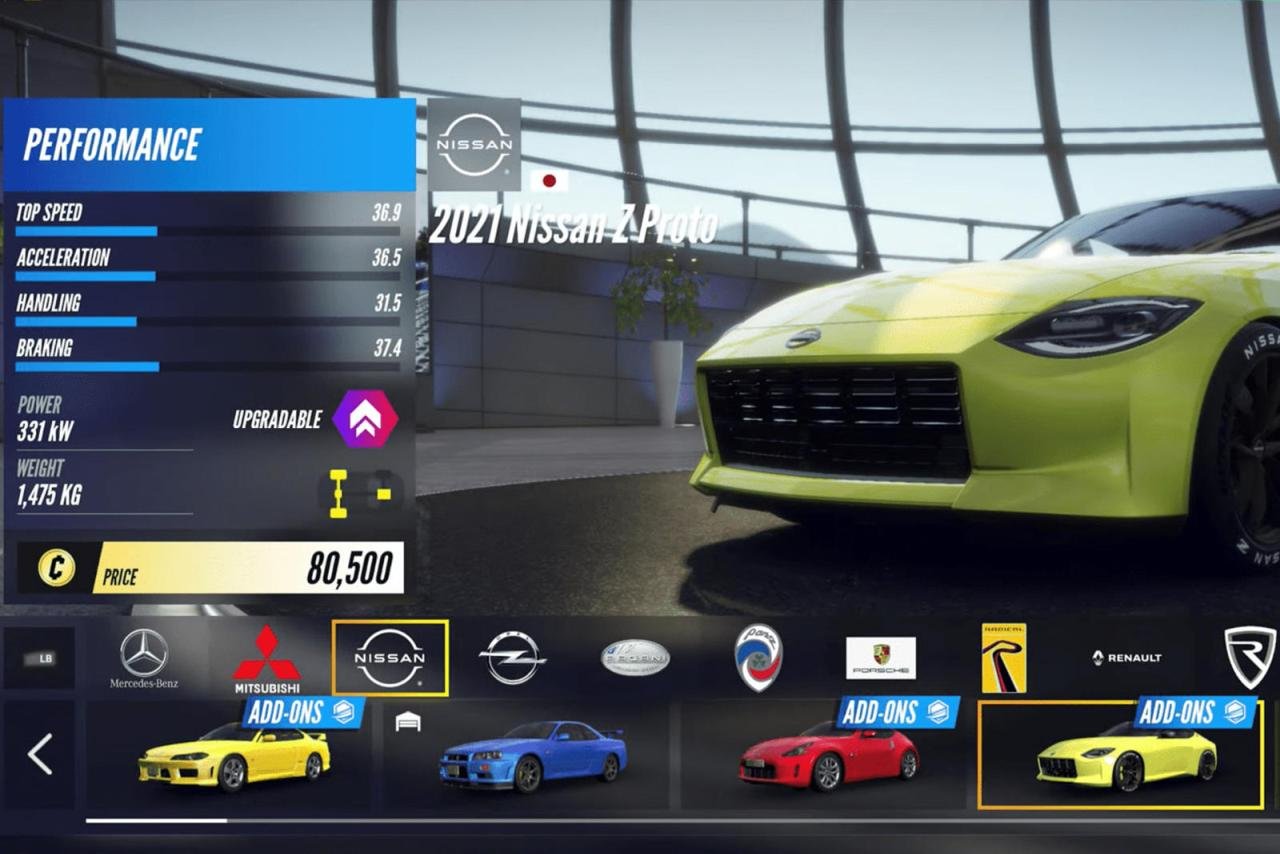The height and width of the screenshot is (854, 1280).
Task: Switch to the Opel lightning bolt logo
Action: click(512, 658)
